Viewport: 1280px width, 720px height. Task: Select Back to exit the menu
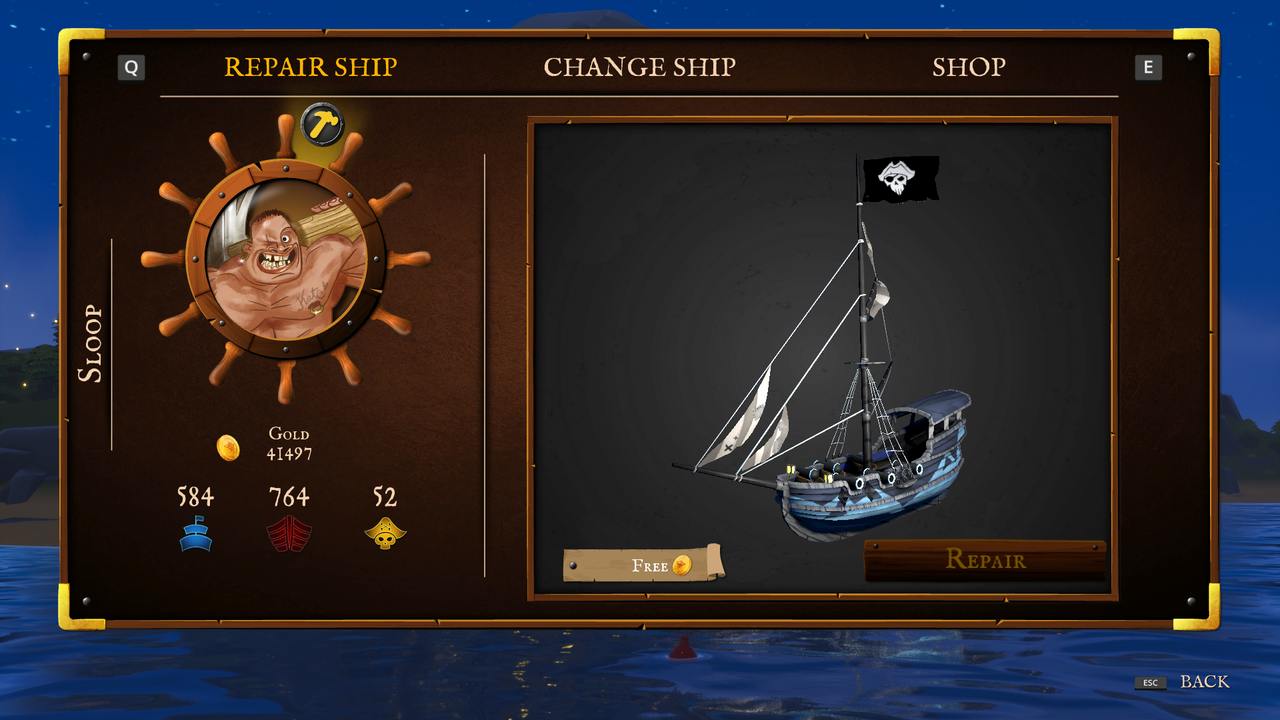[1204, 682]
